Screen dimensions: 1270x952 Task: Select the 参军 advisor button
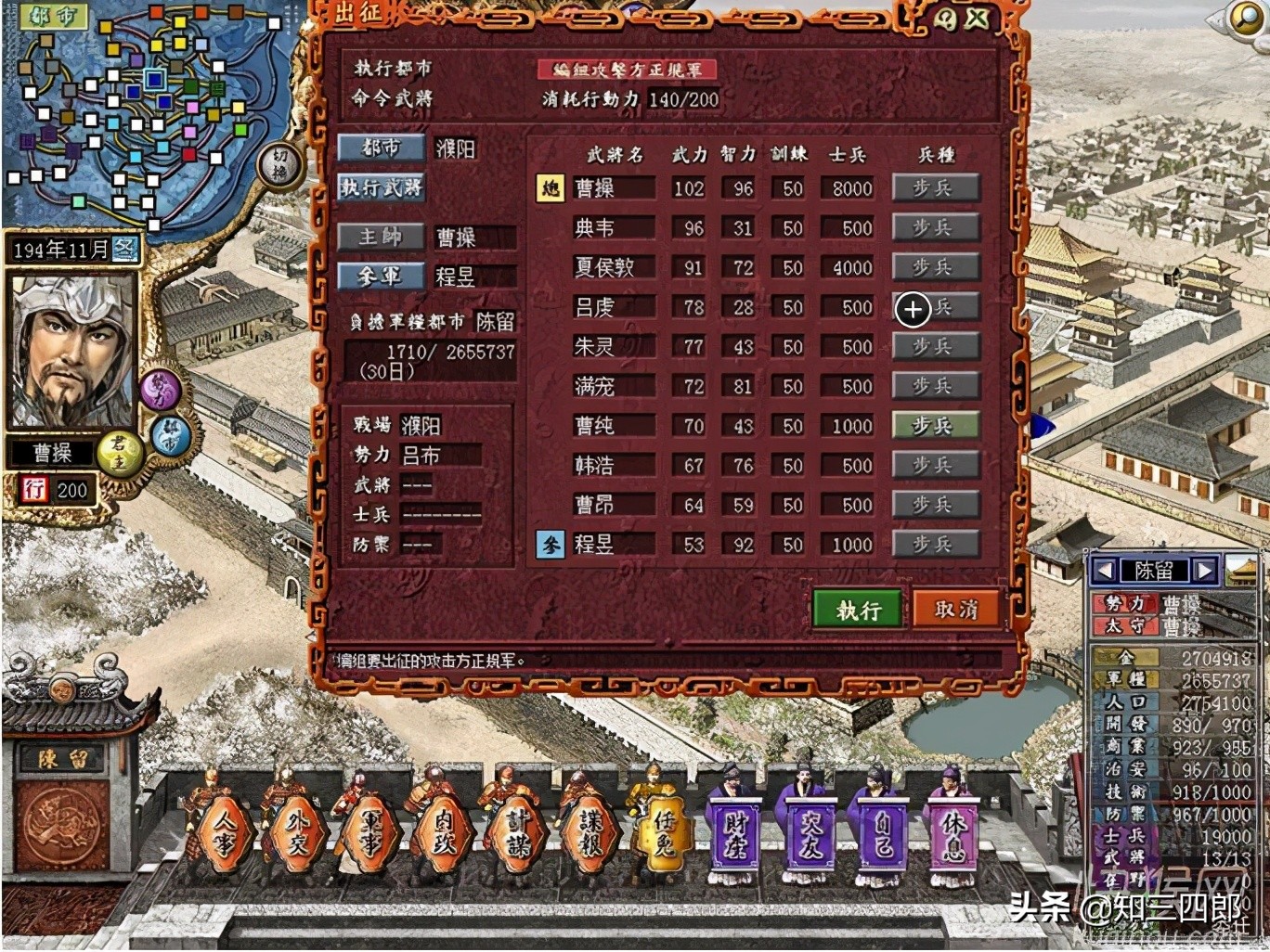tap(381, 277)
